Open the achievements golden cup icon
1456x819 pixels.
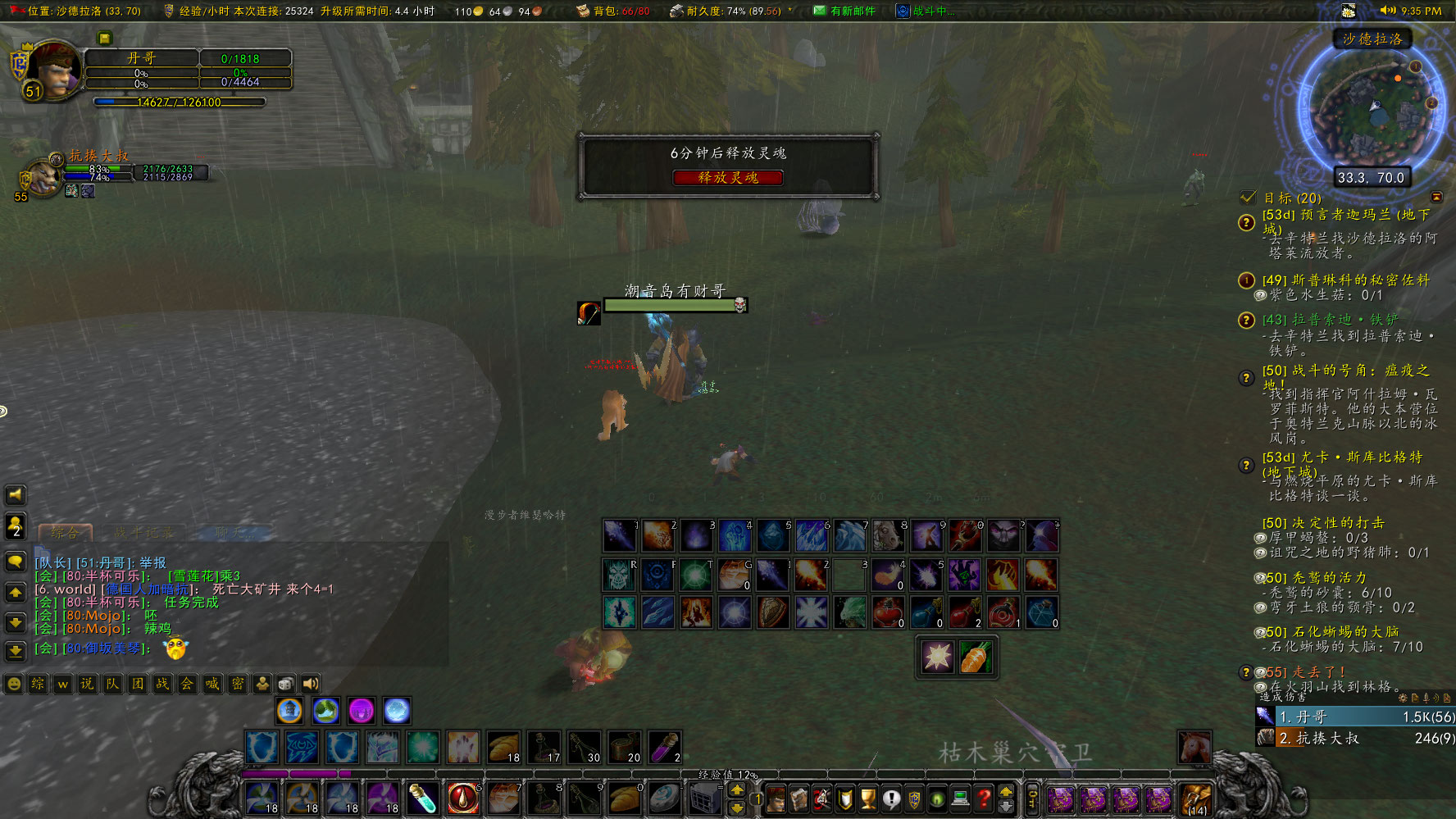(867, 799)
